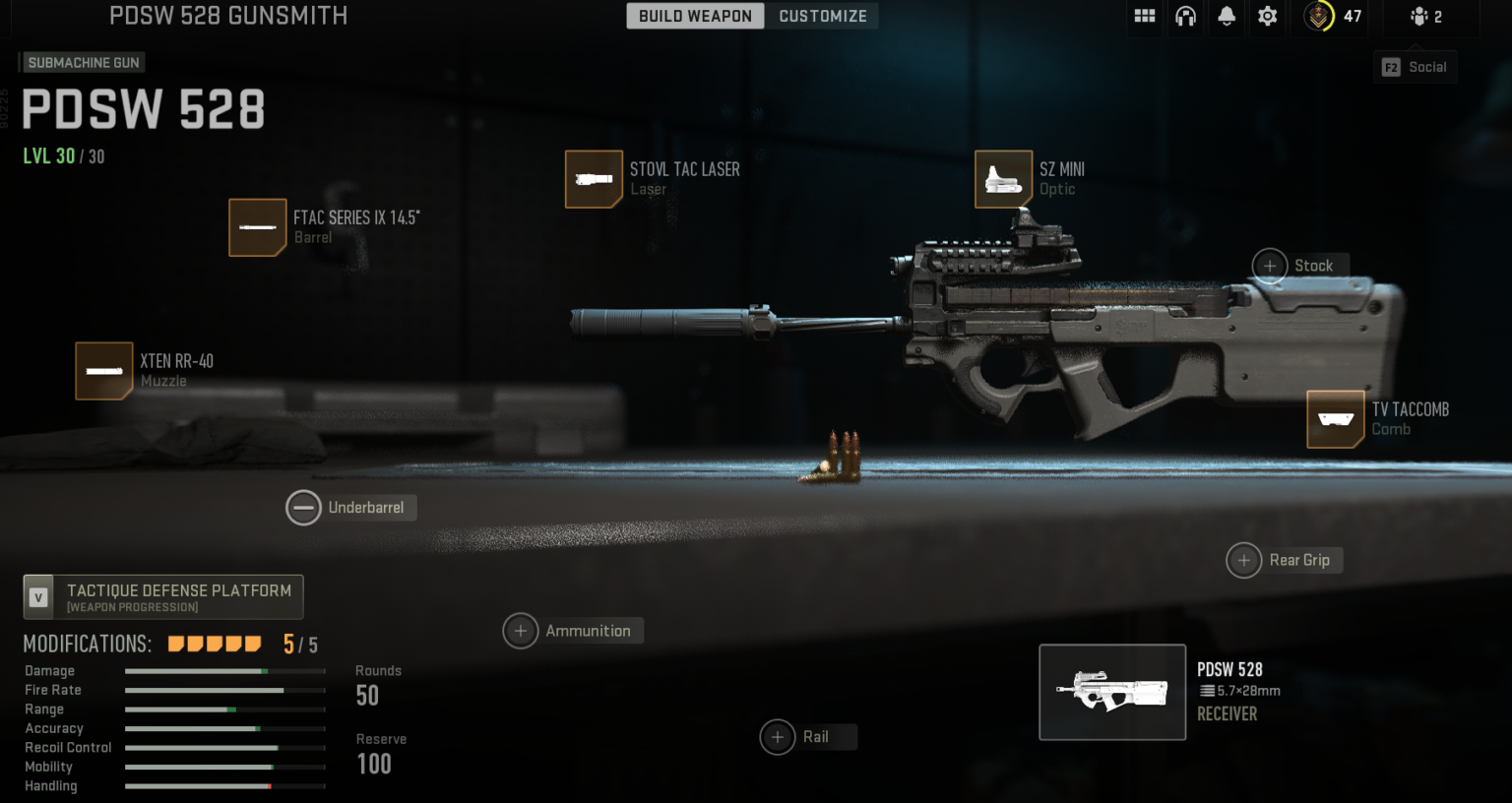Open Social with the F2 button
Screen dimensions: 1512x803
tap(1415, 67)
